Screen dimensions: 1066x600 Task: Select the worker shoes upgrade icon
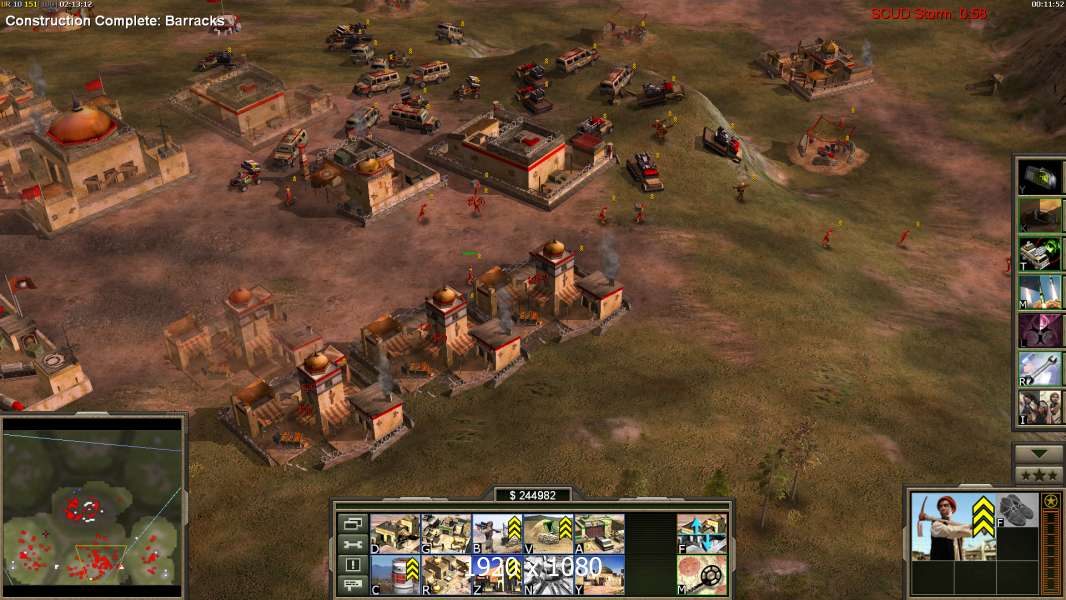point(1019,510)
